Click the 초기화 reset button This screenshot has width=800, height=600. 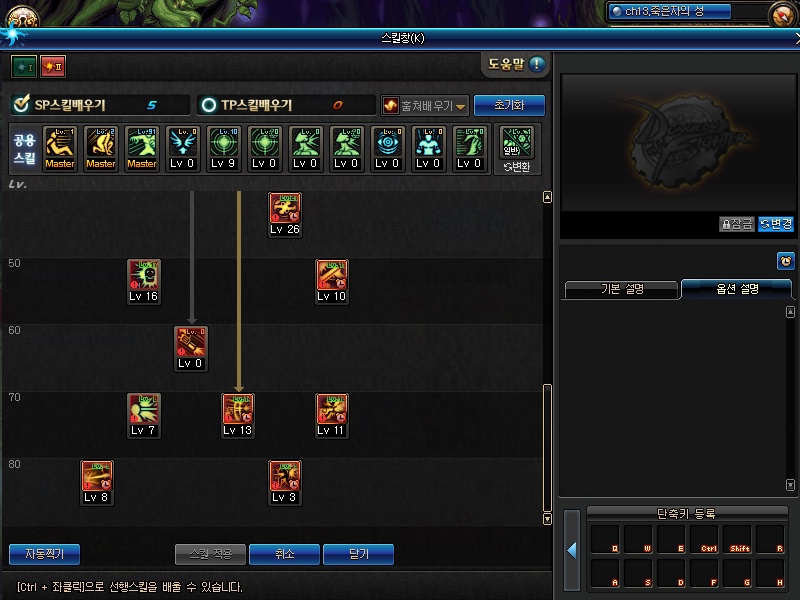click(x=509, y=105)
